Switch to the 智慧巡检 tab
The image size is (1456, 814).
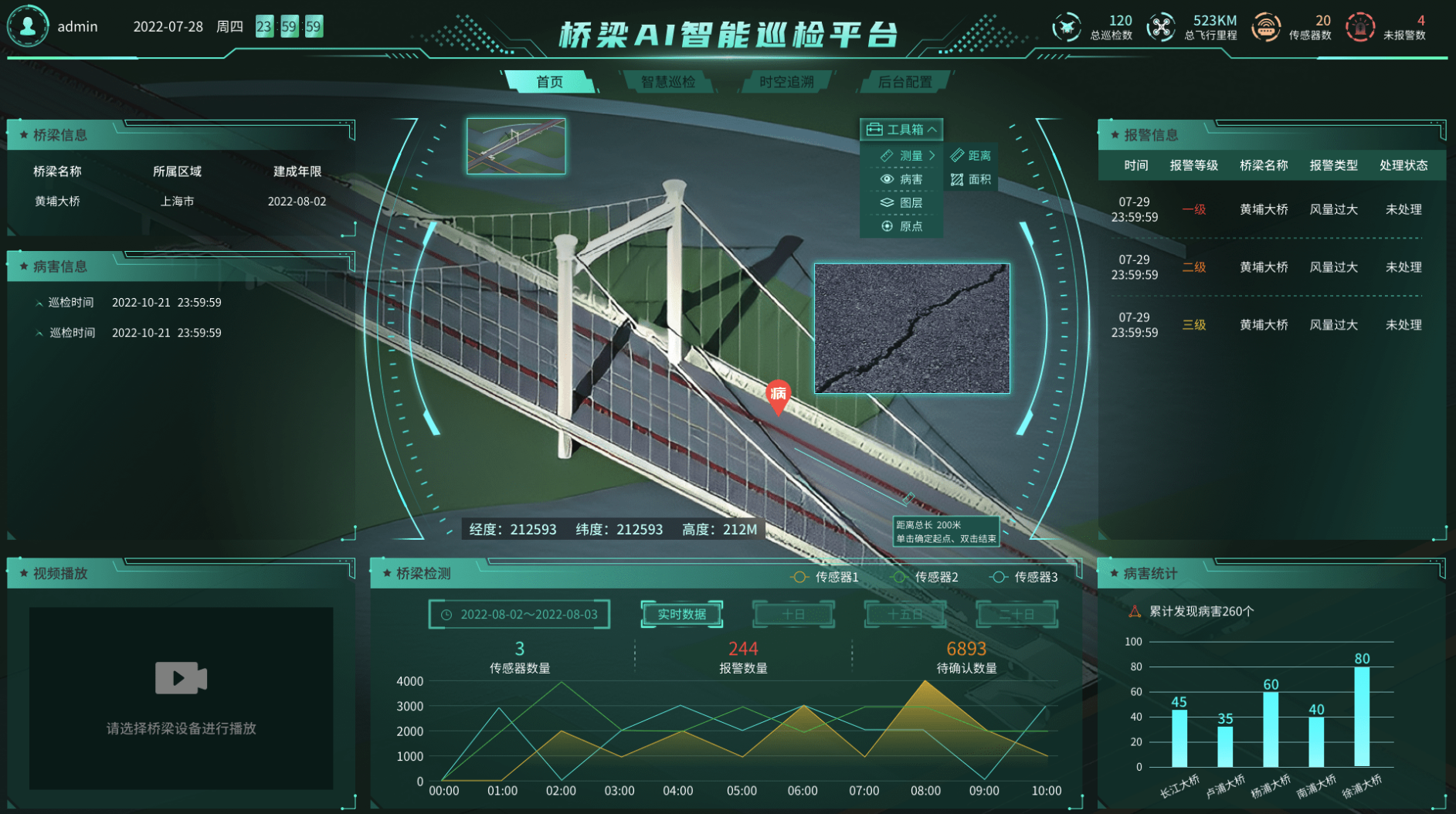click(671, 80)
